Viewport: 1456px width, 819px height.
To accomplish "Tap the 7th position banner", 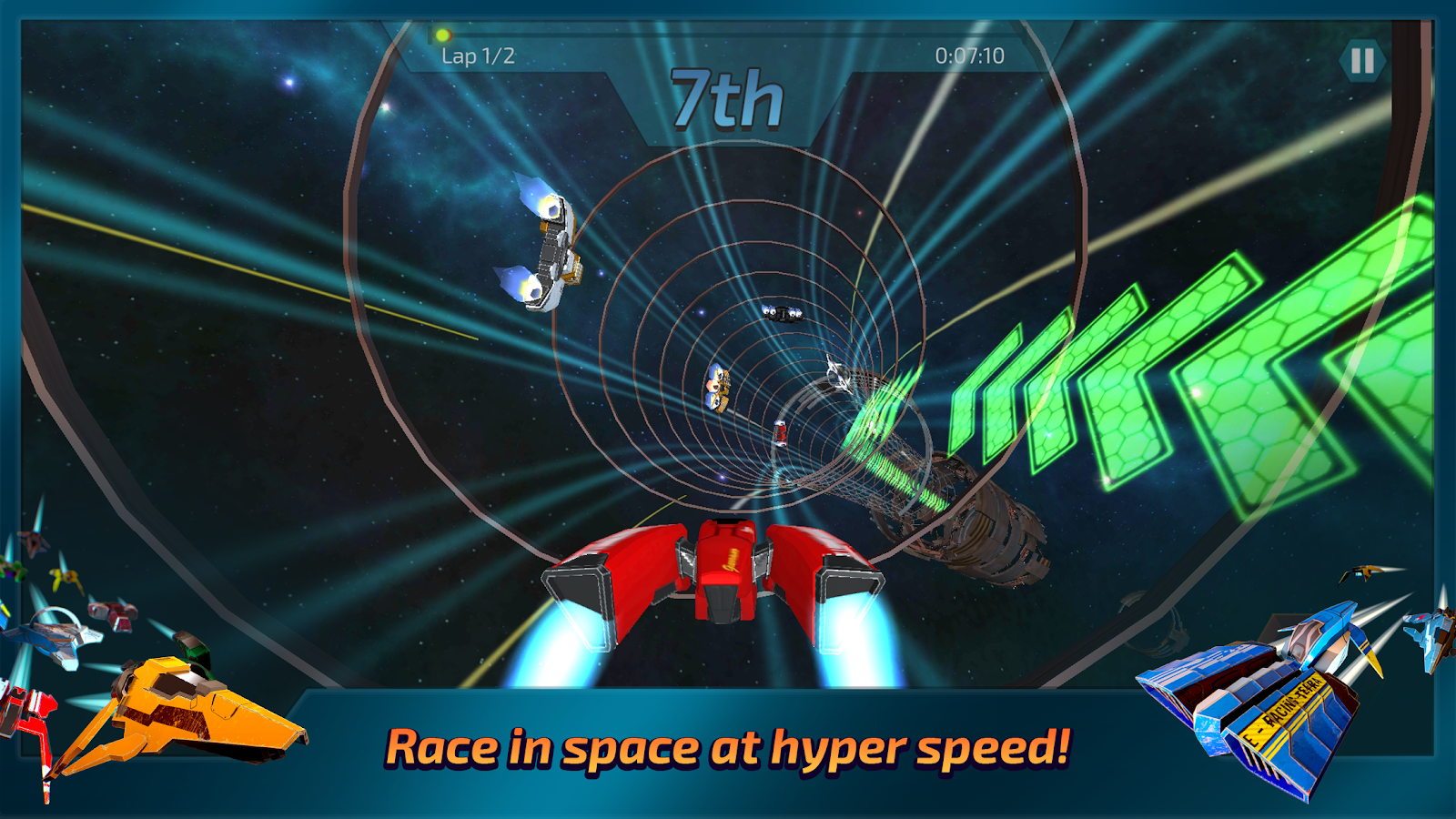I will coord(728,100).
